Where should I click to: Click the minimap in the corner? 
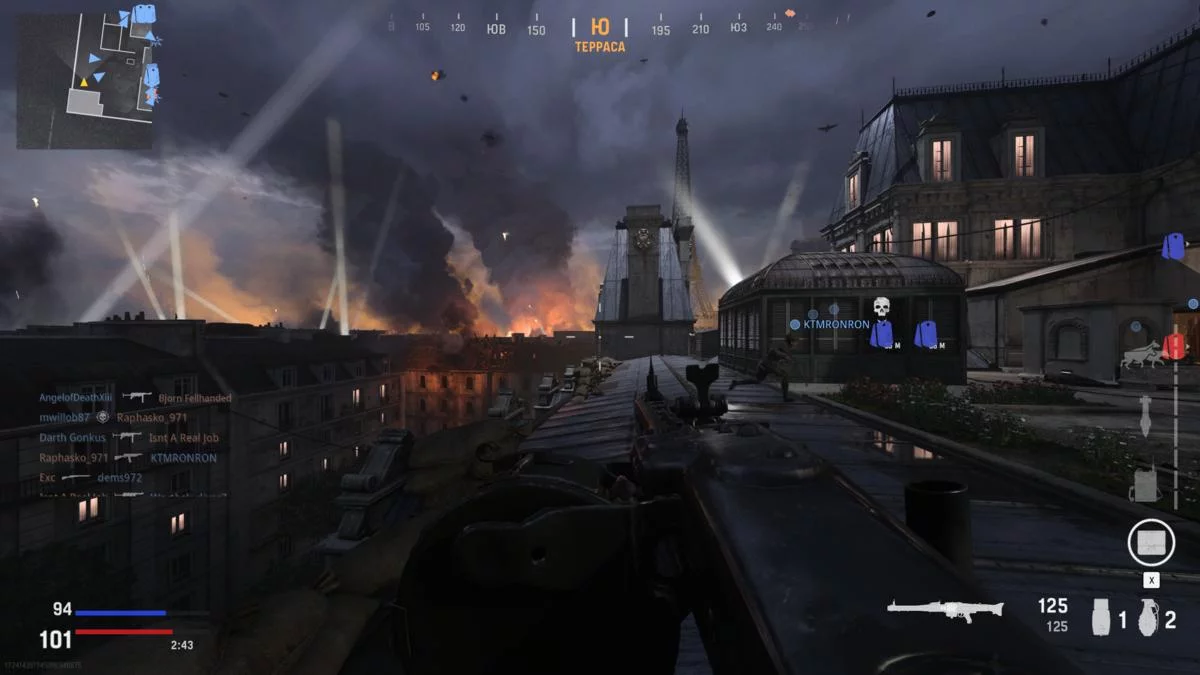click(x=85, y=78)
